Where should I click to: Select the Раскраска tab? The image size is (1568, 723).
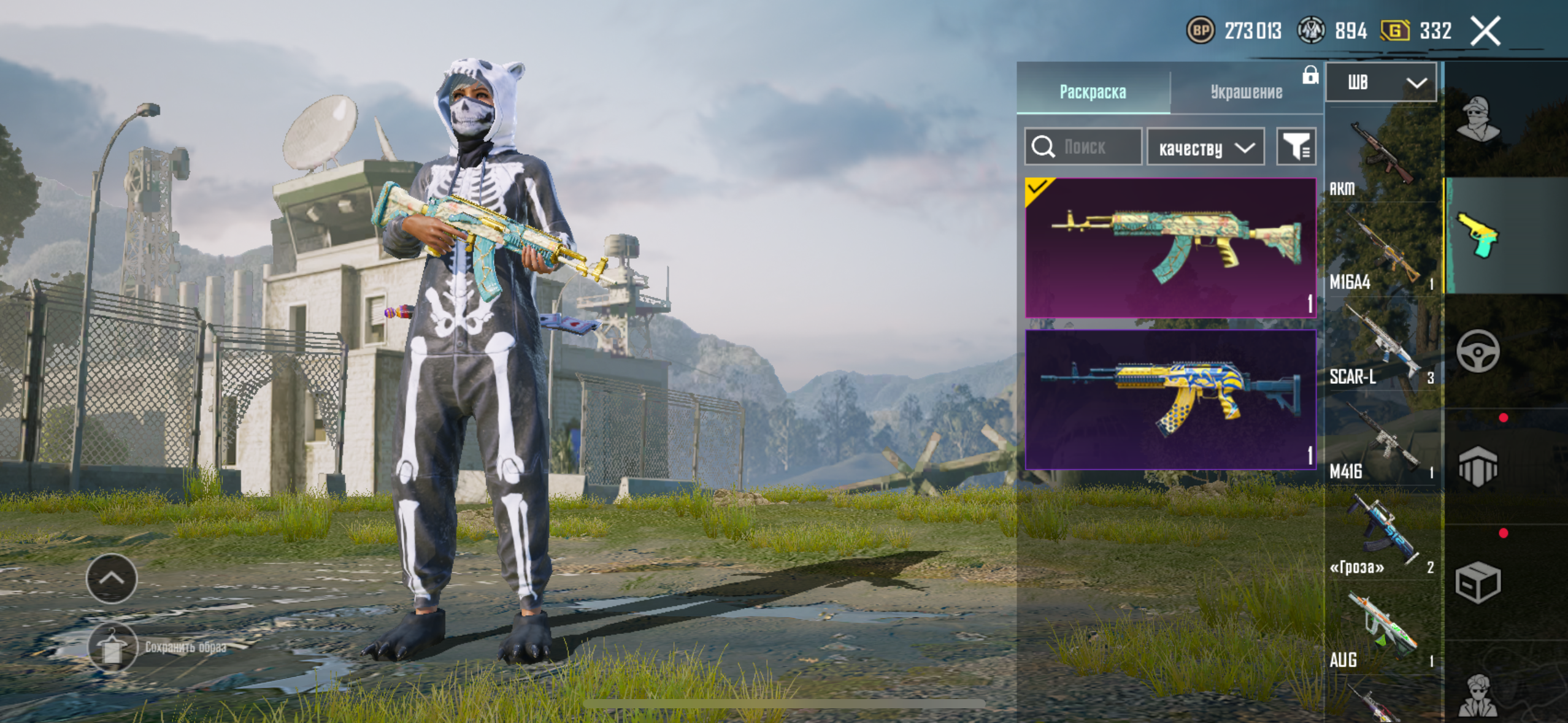[x=1093, y=92]
